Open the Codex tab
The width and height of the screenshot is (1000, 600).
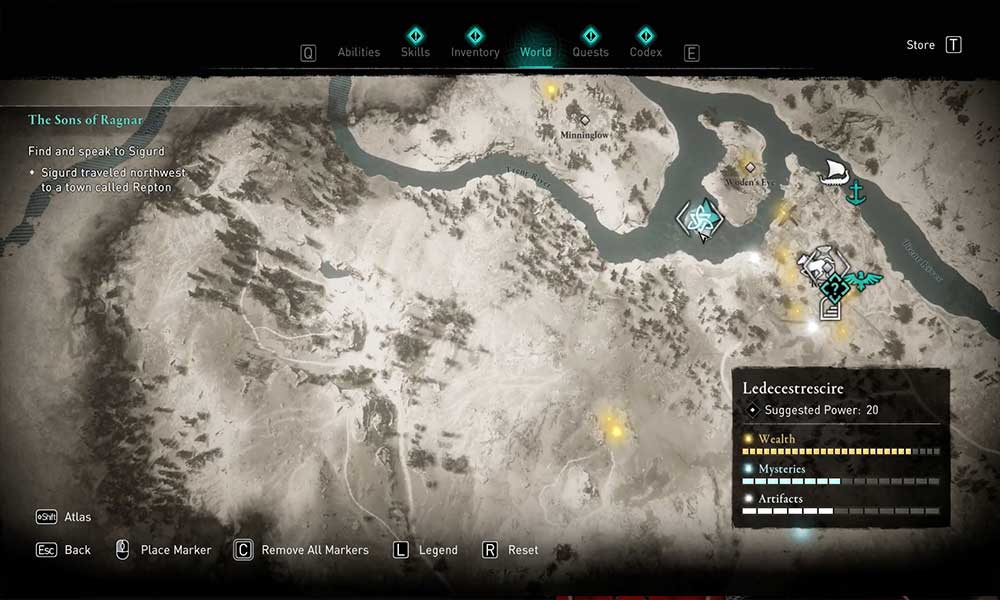646,52
